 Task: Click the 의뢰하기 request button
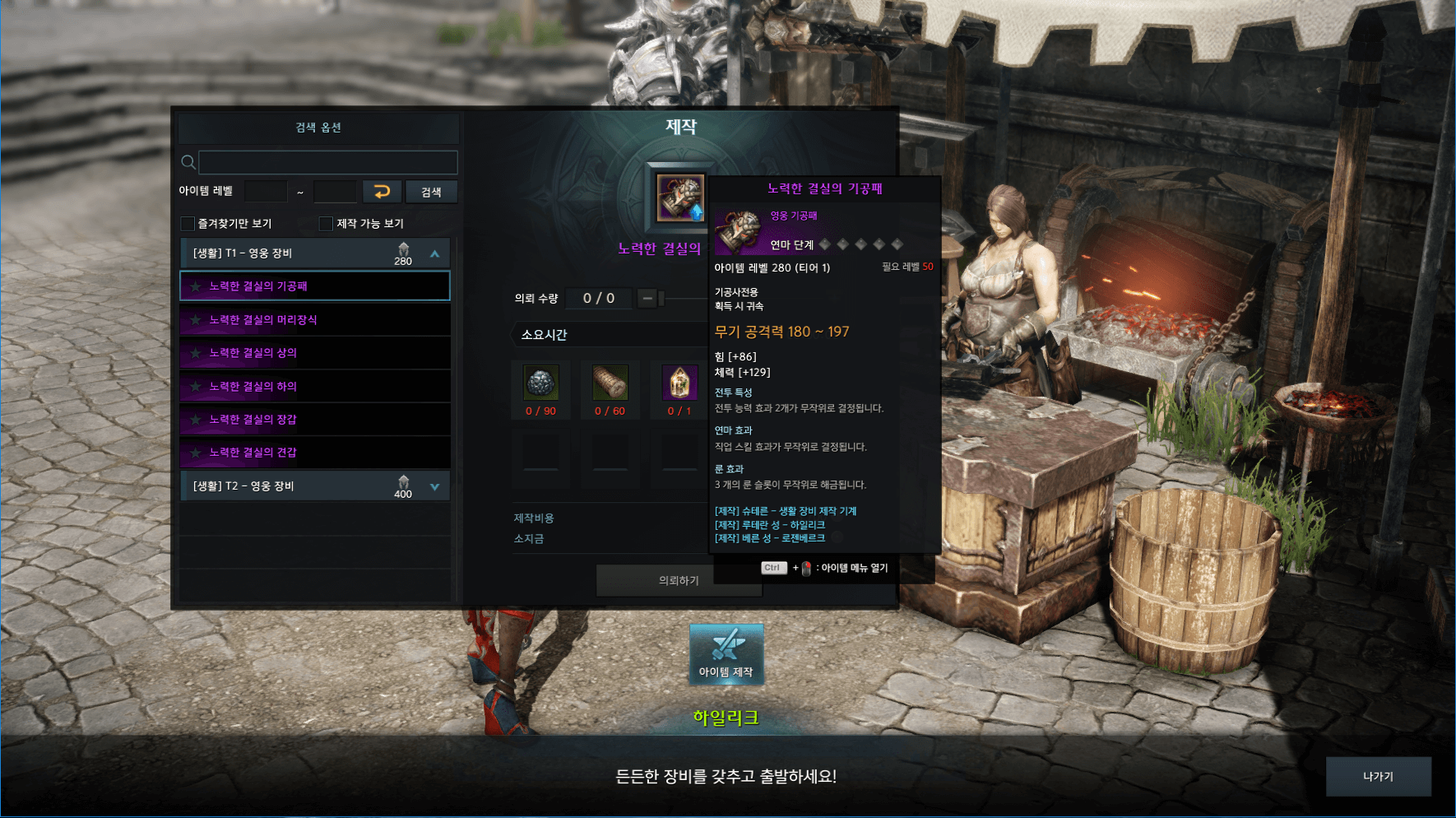pos(678,580)
